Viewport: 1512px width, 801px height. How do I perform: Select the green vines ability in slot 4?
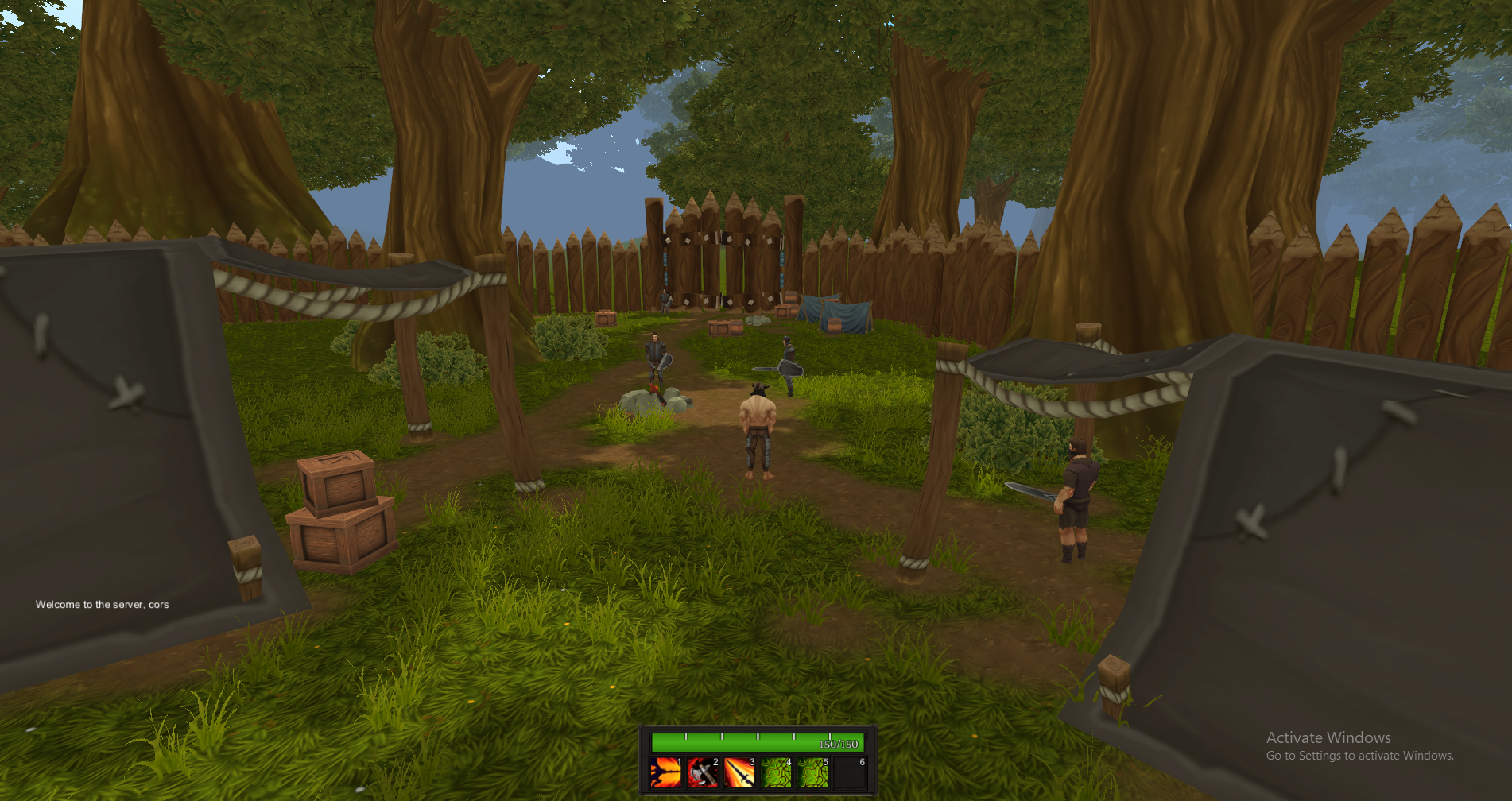(777, 772)
